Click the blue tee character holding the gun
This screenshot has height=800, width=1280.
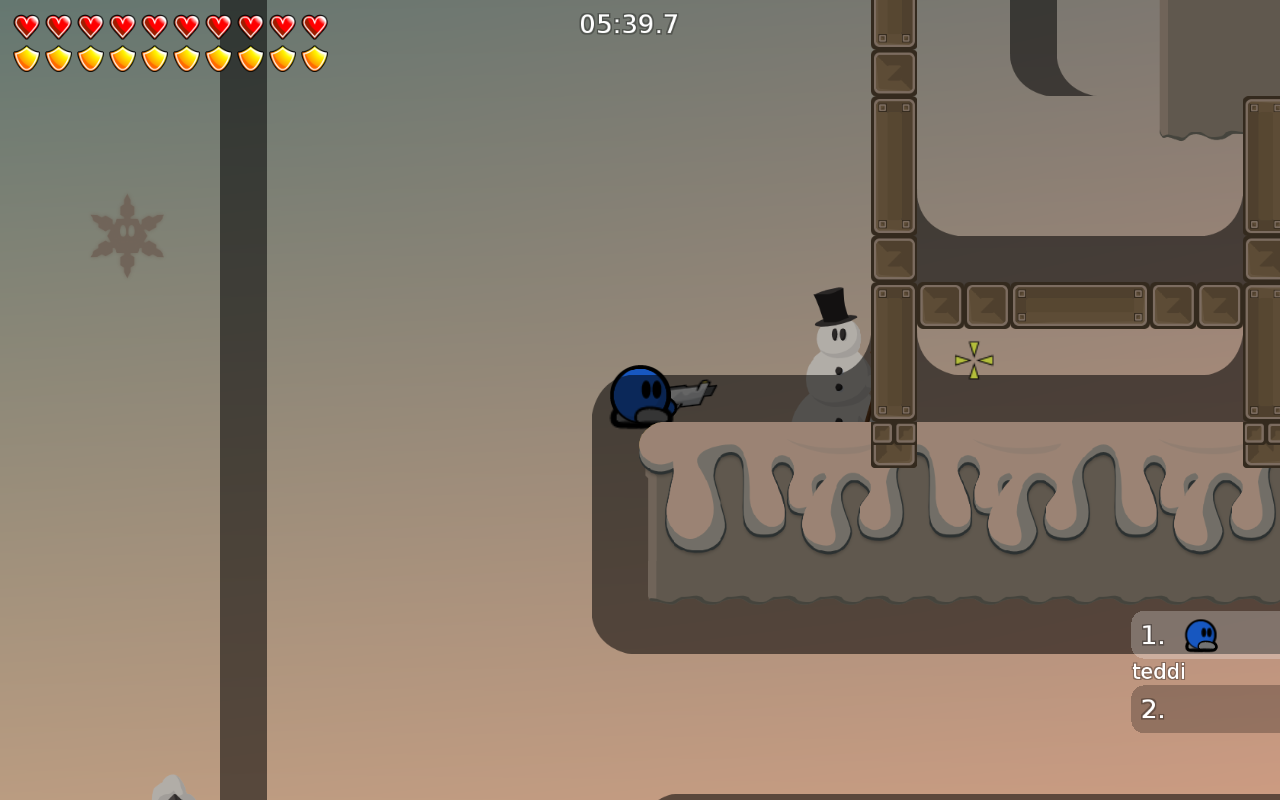pyautogui.click(x=640, y=397)
